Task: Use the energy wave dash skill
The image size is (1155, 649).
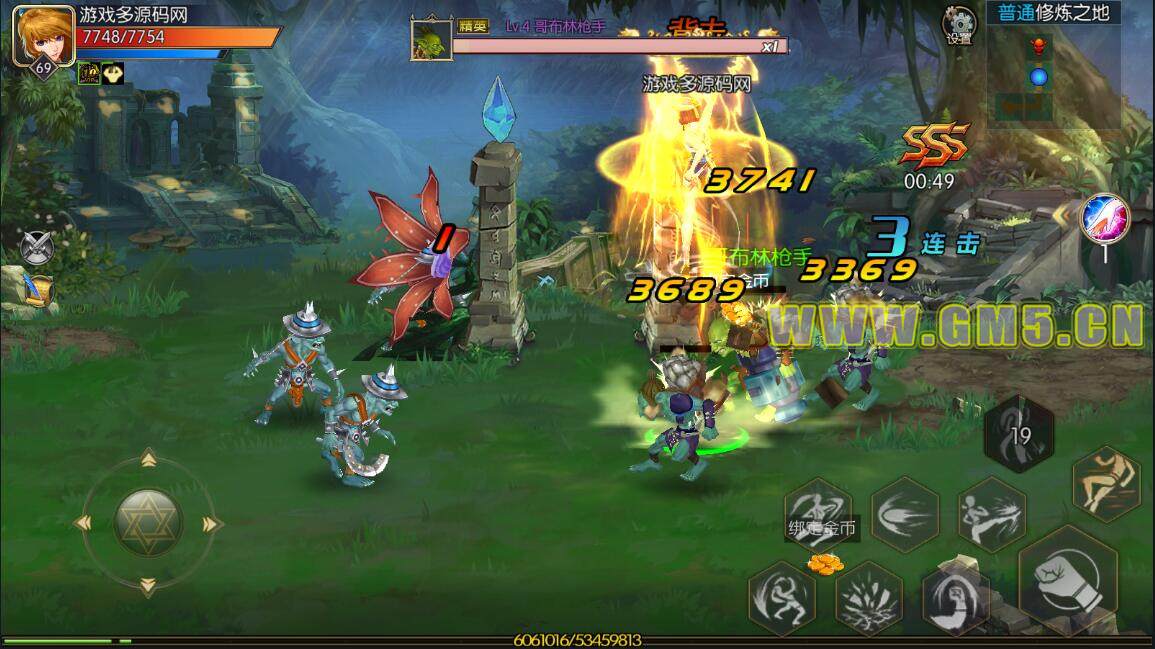Action: (x=905, y=516)
